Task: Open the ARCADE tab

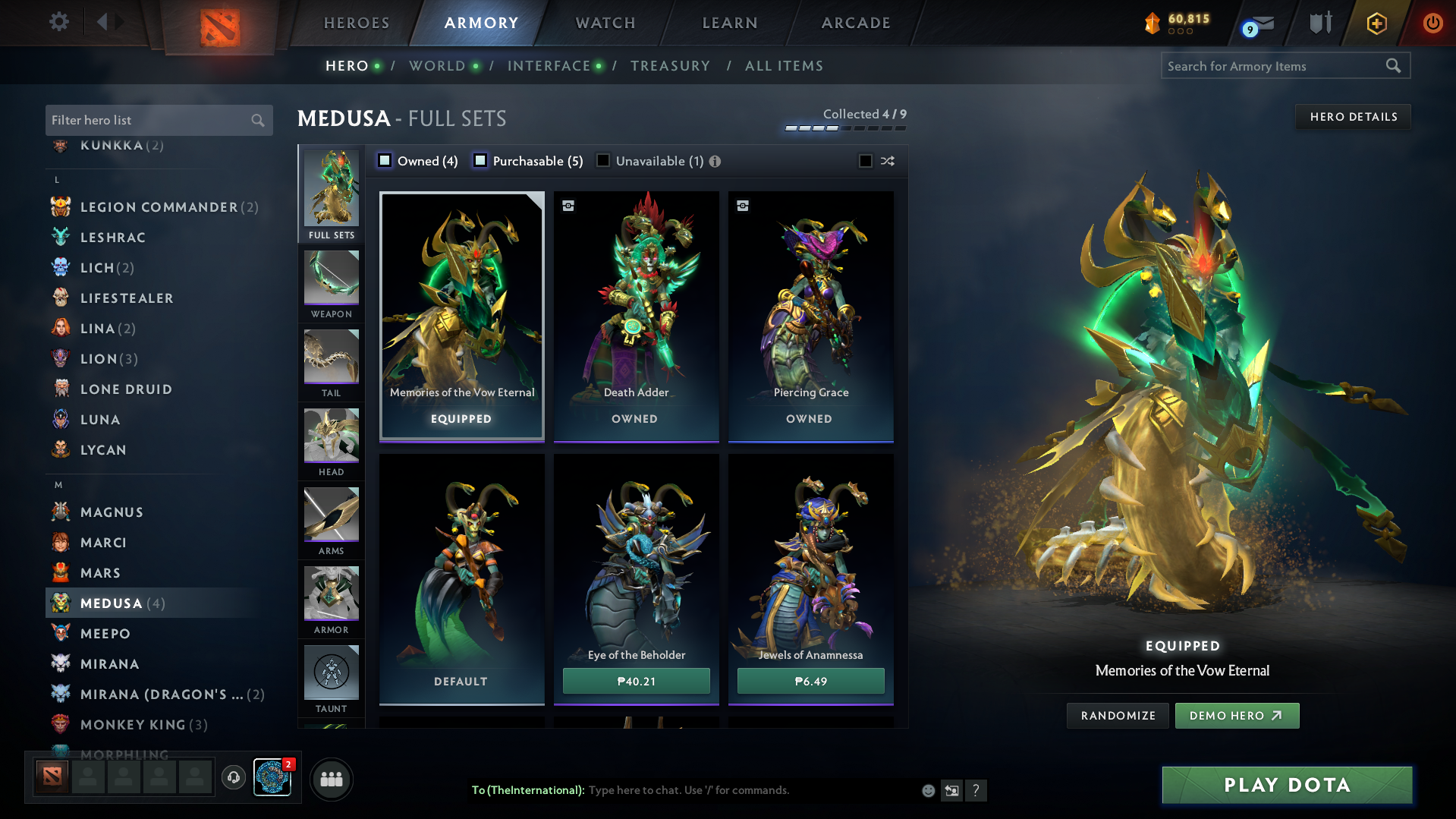Action: 855,23
